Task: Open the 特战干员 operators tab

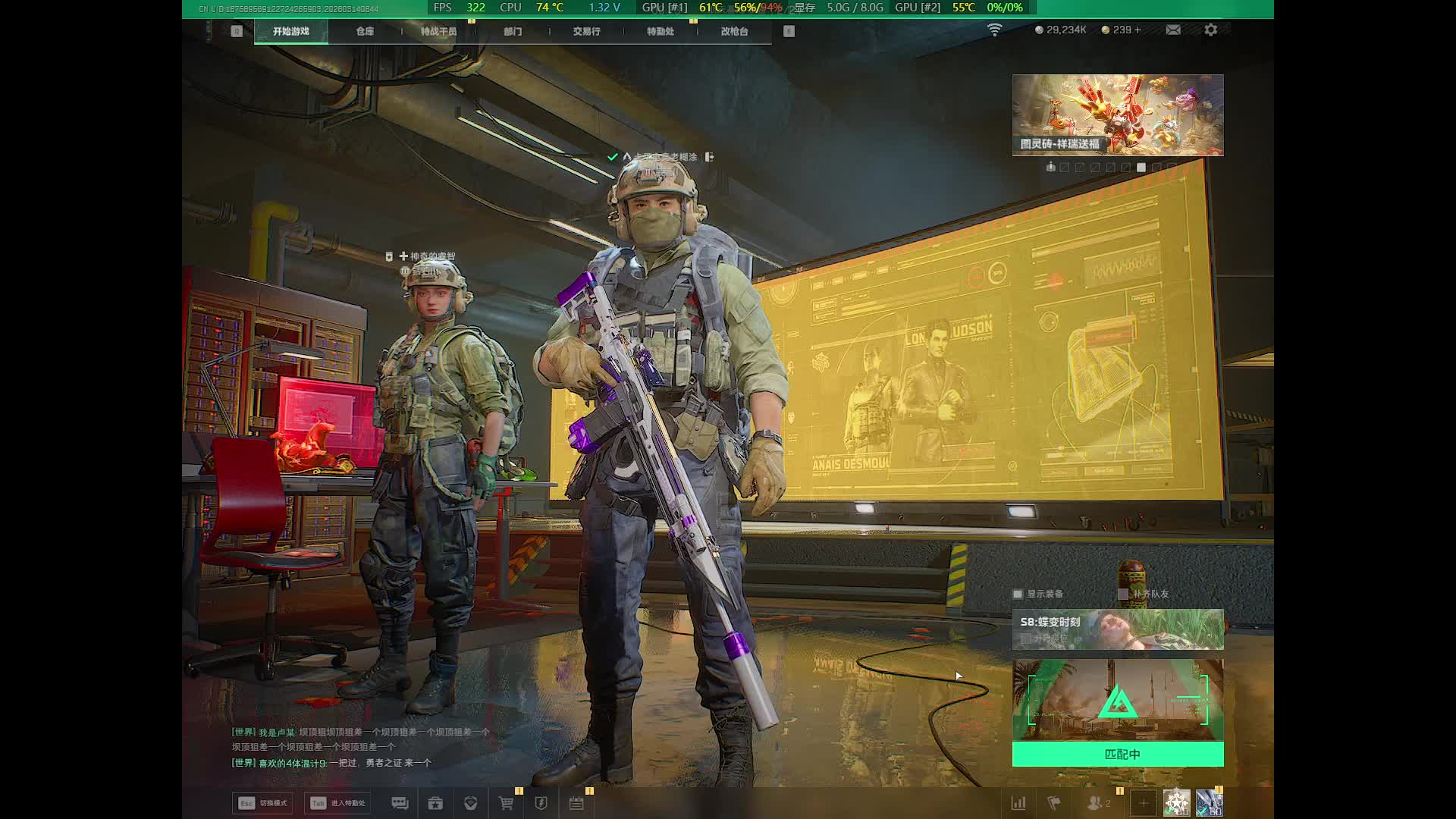Action: [x=438, y=31]
